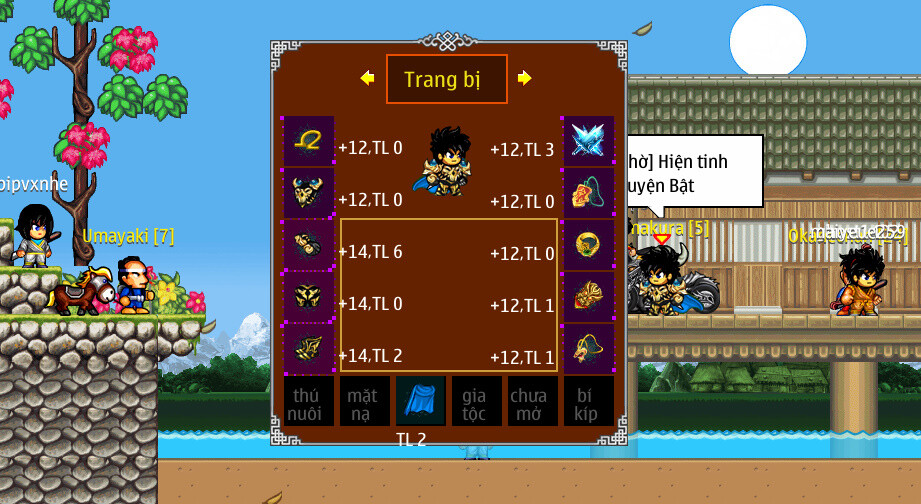Select the golden ring equipment slot
Screen dimensions: 921x504
click(x=587, y=245)
